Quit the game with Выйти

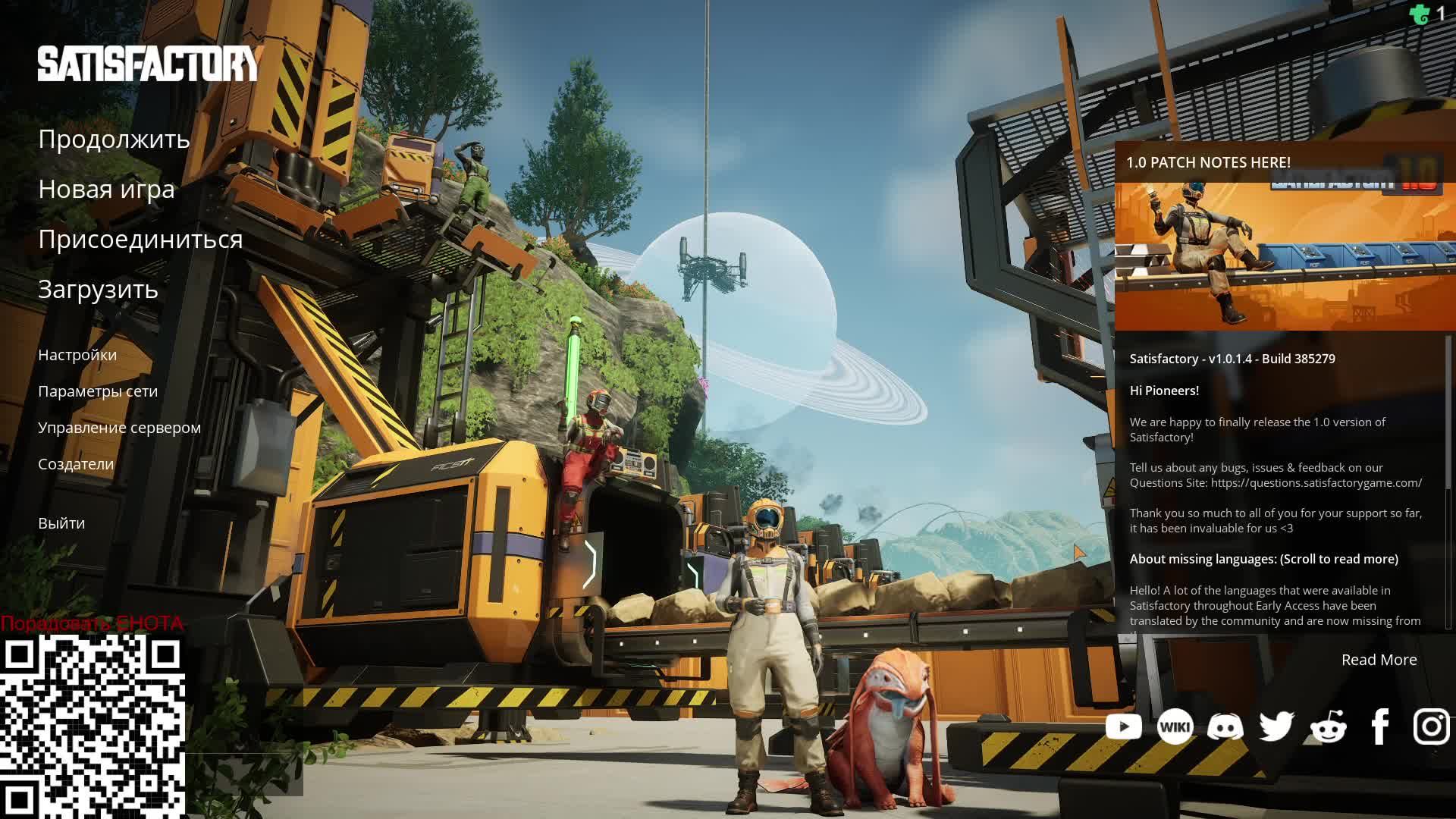coord(61,523)
